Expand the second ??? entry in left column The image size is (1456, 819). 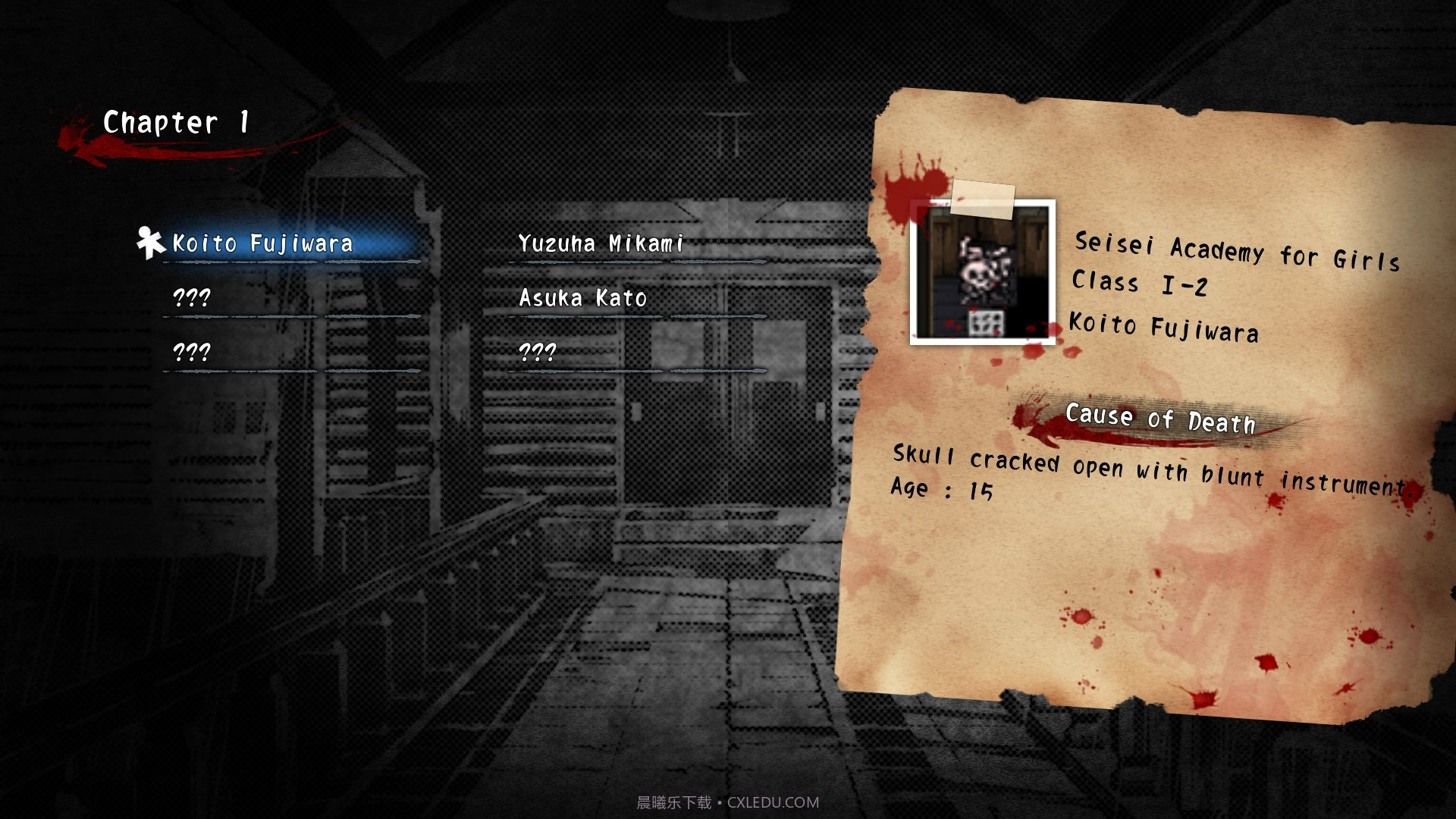[x=192, y=351]
